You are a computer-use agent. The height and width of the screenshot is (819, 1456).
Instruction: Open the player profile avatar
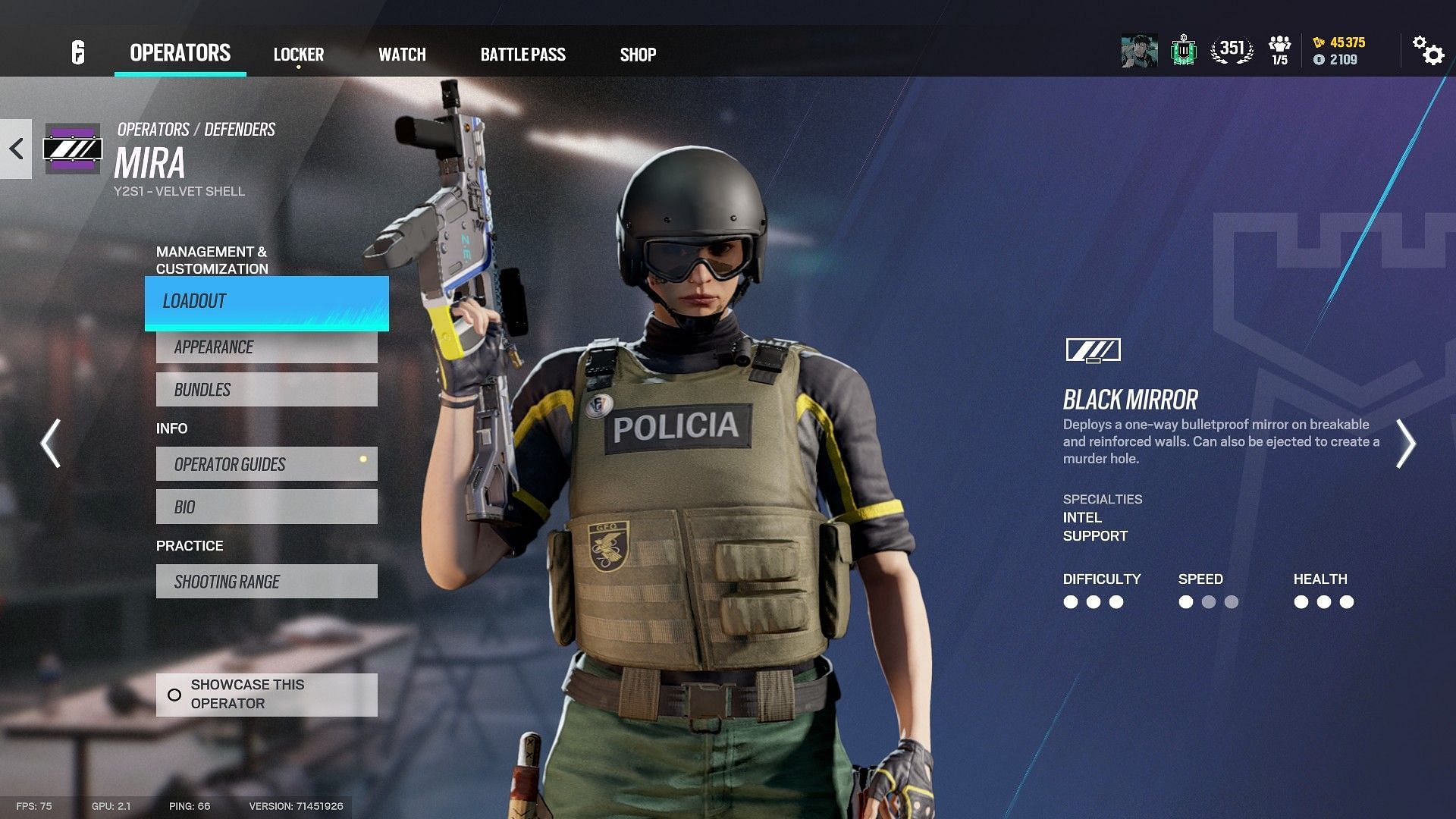(x=1139, y=51)
